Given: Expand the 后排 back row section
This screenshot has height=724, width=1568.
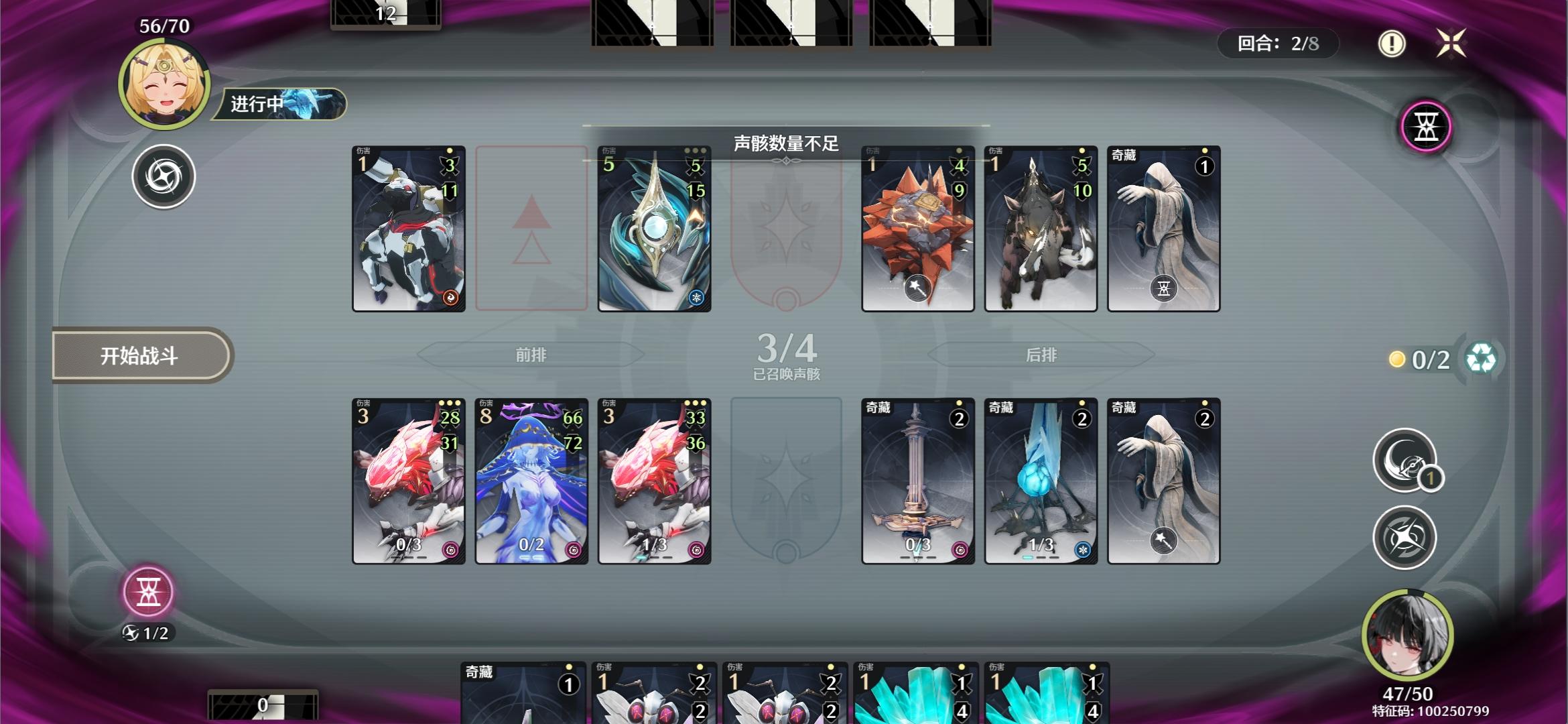Looking at the screenshot, I should coord(1041,355).
